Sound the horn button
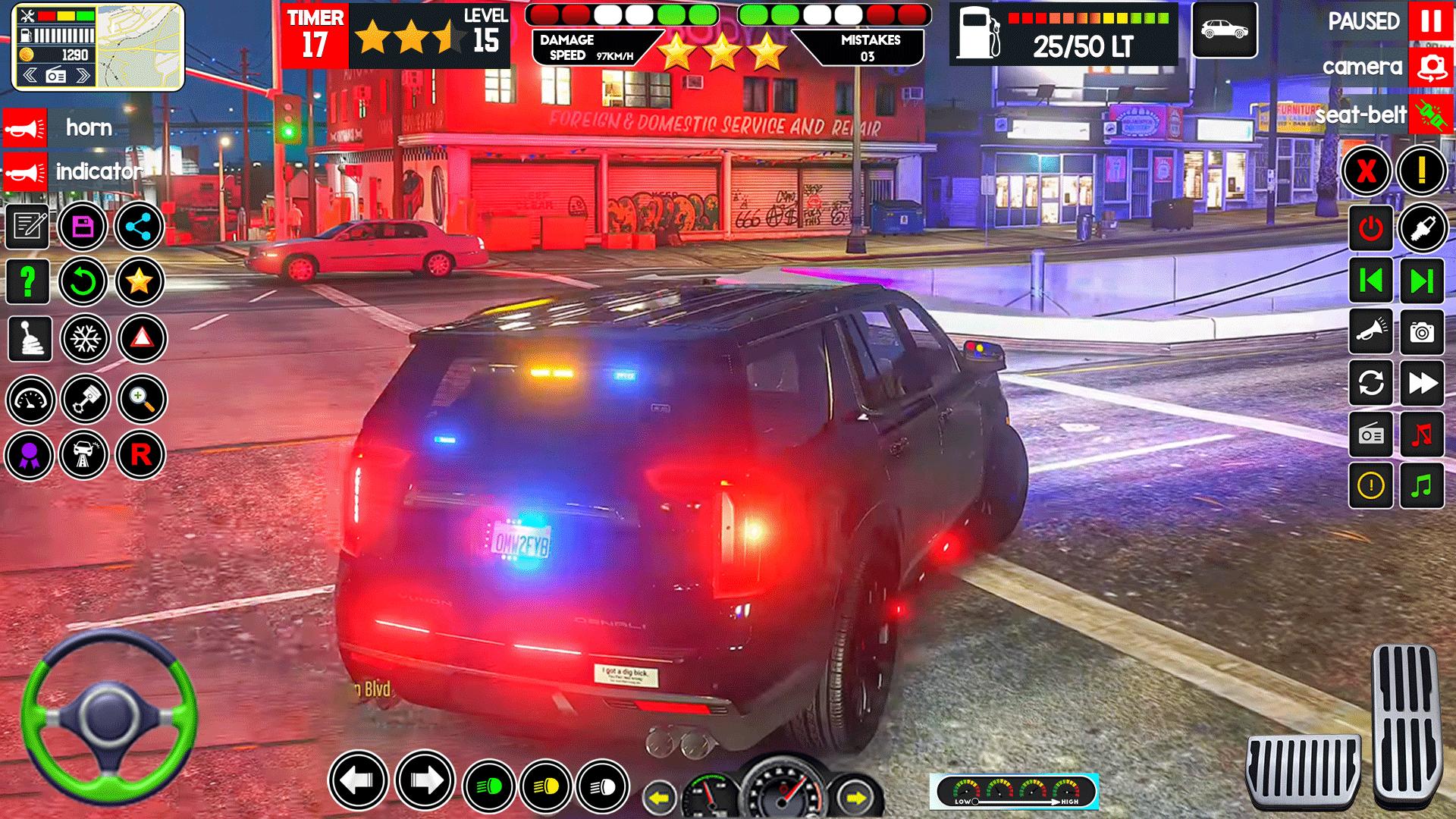This screenshot has height=819, width=1456. point(25,127)
